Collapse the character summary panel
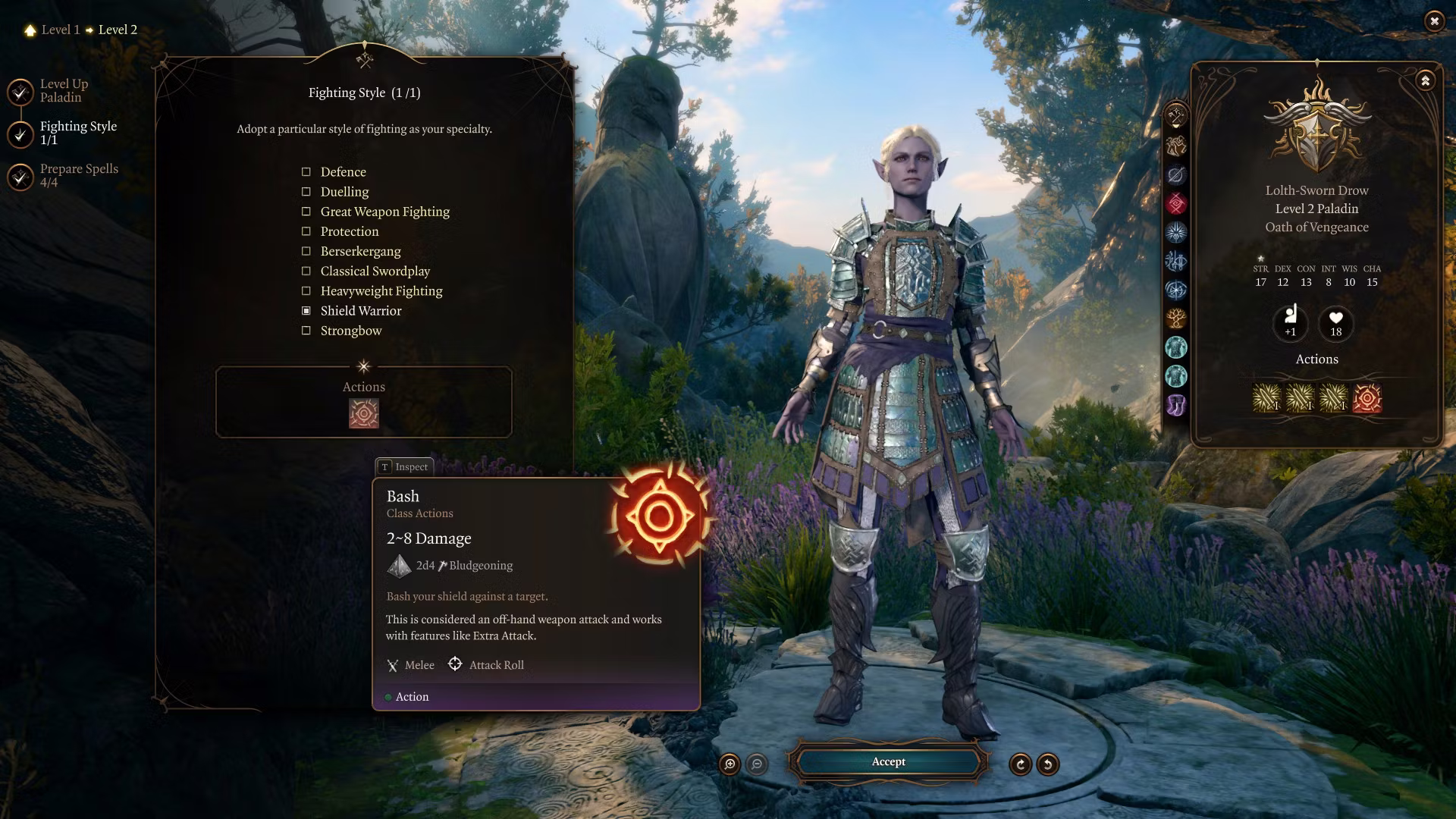The width and height of the screenshot is (1456, 819). pos(1425,80)
